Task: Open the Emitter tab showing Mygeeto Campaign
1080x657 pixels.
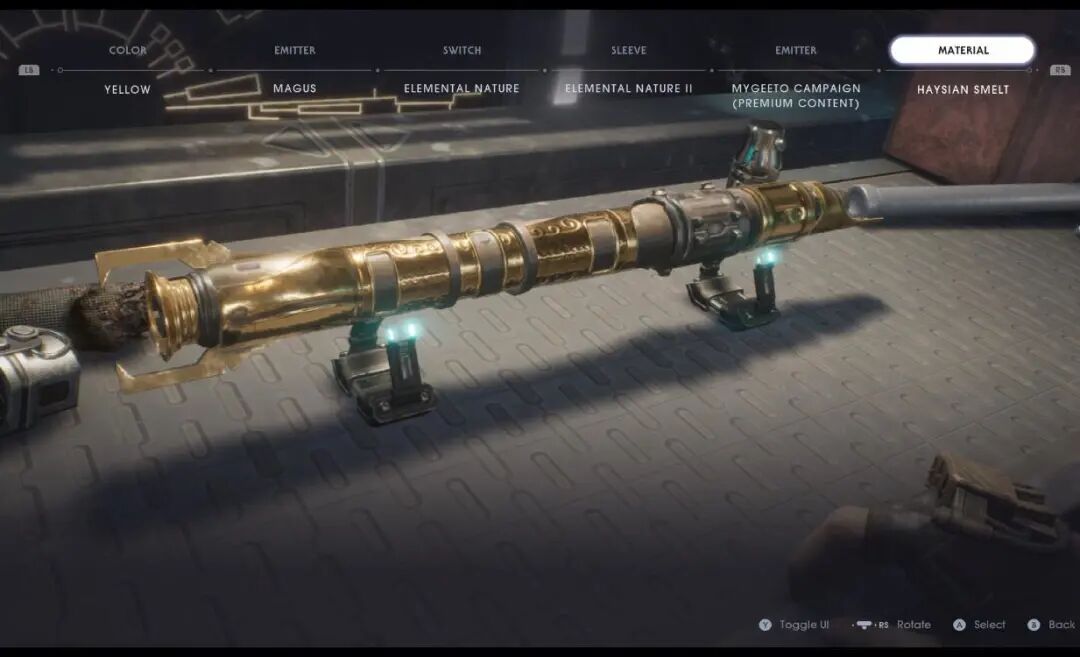Action: pos(795,50)
